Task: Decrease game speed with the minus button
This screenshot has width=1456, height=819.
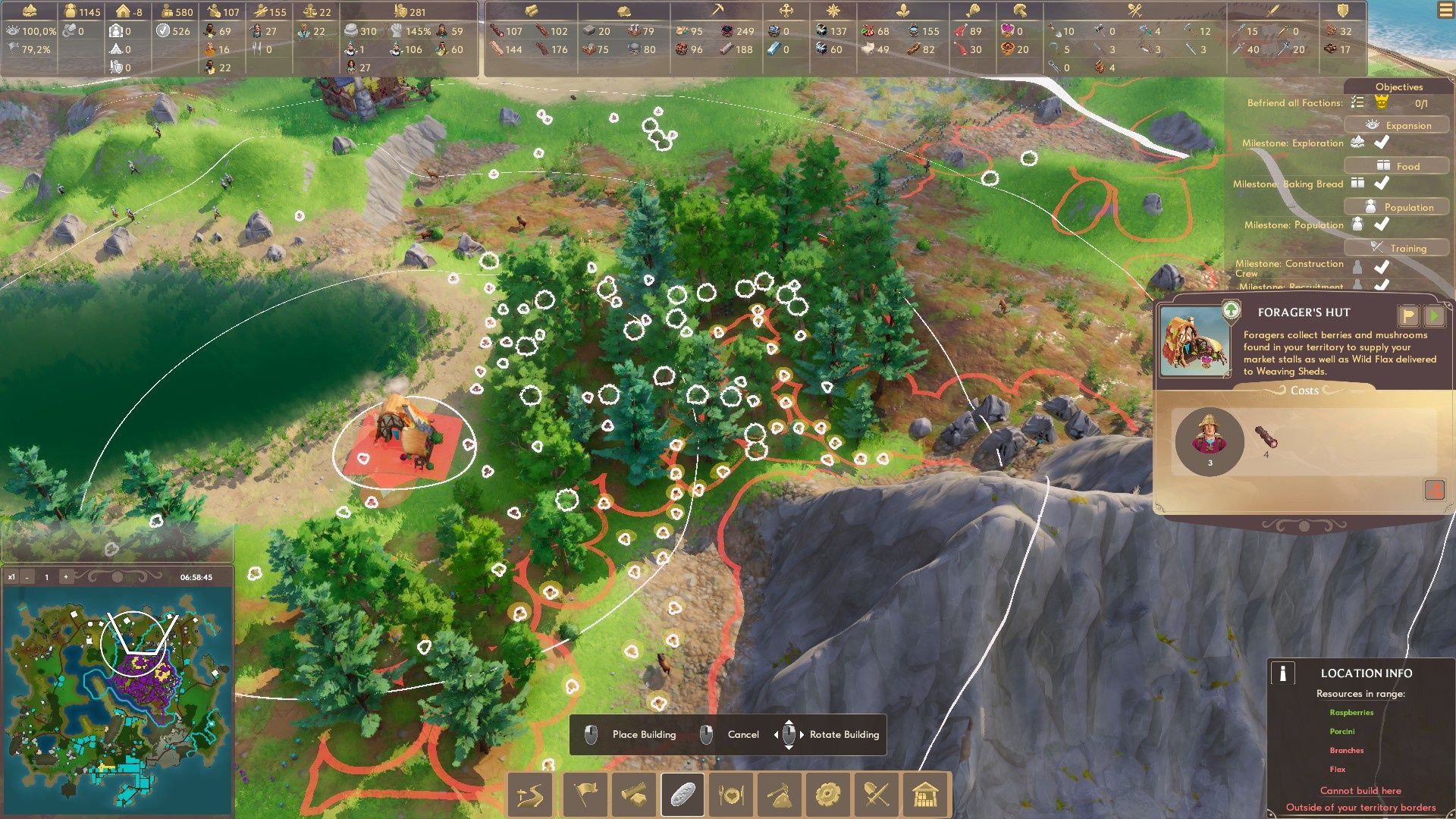Action: [27, 577]
